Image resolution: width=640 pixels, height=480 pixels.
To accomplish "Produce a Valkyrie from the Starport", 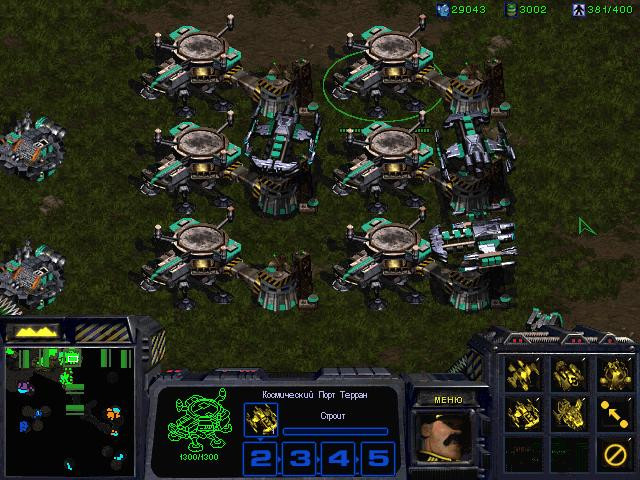I will click(569, 412).
